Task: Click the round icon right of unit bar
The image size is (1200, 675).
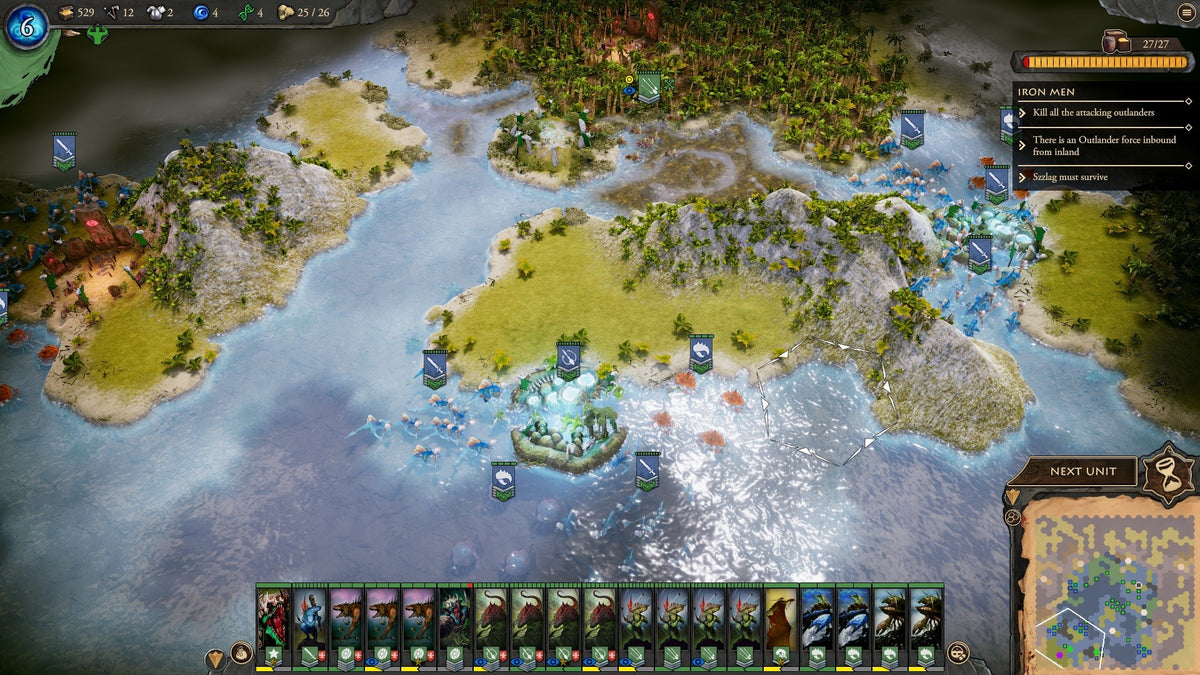Action: click(958, 653)
